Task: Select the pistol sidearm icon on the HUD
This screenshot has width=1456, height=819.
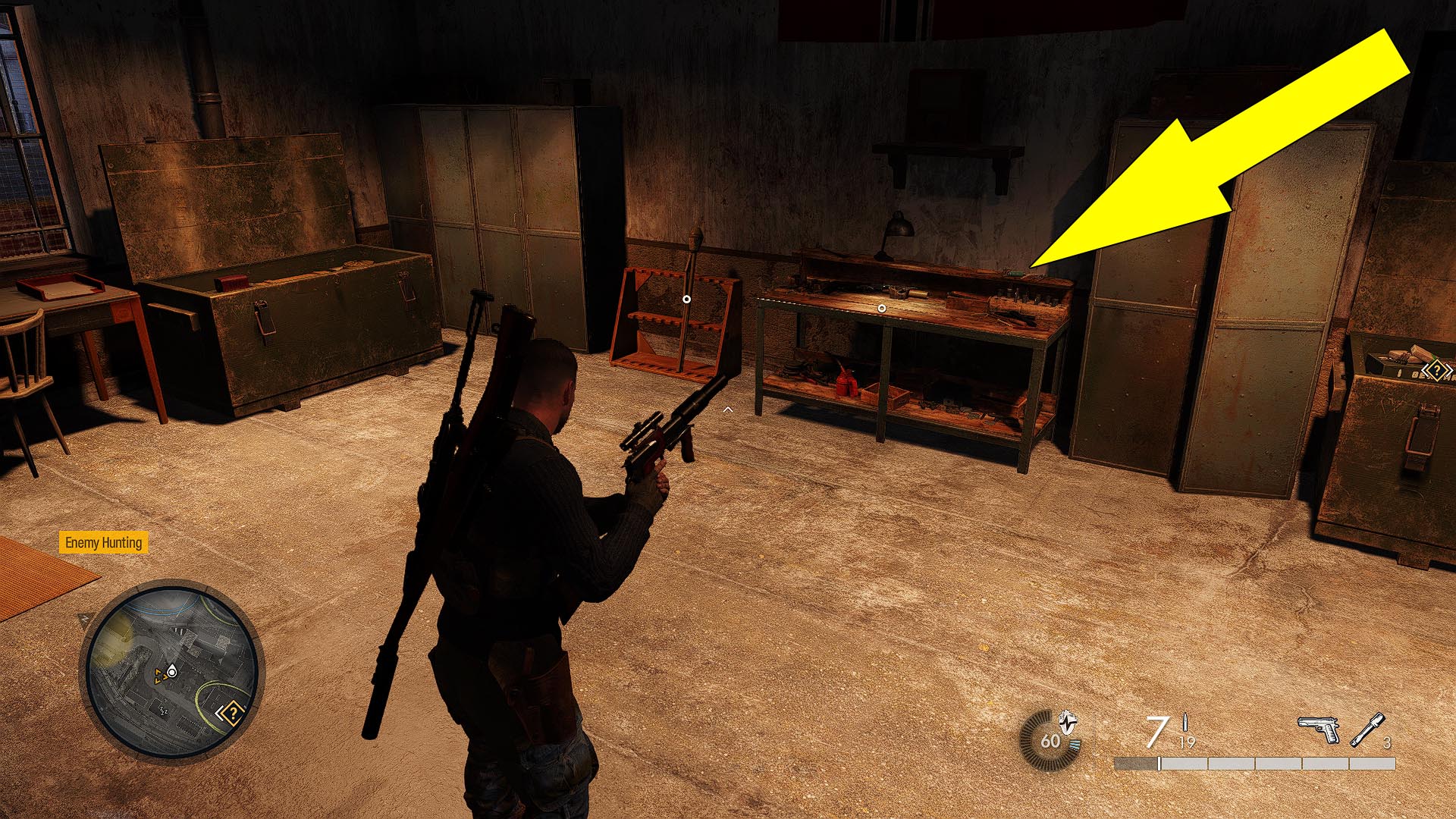Action: pyautogui.click(x=1317, y=729)
